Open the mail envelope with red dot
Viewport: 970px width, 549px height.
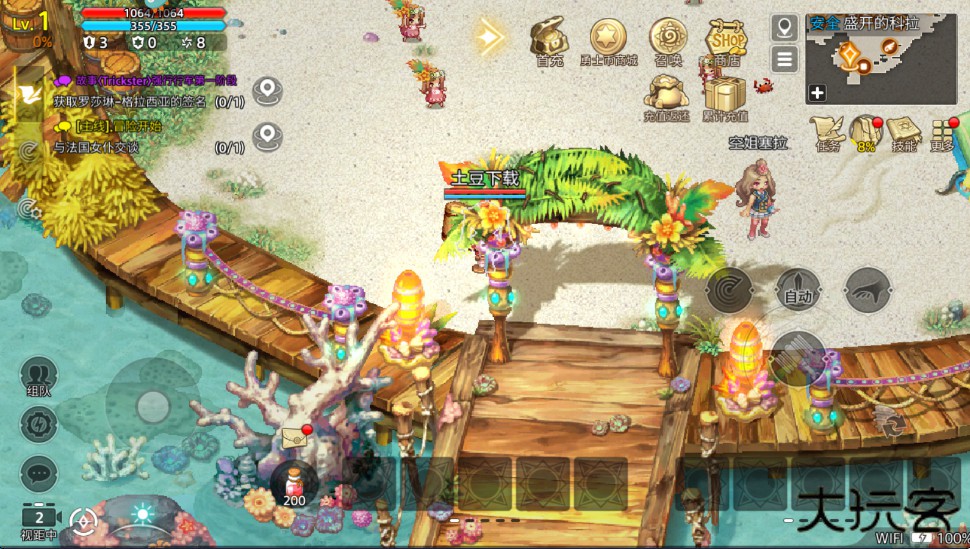tap(296, 437)
